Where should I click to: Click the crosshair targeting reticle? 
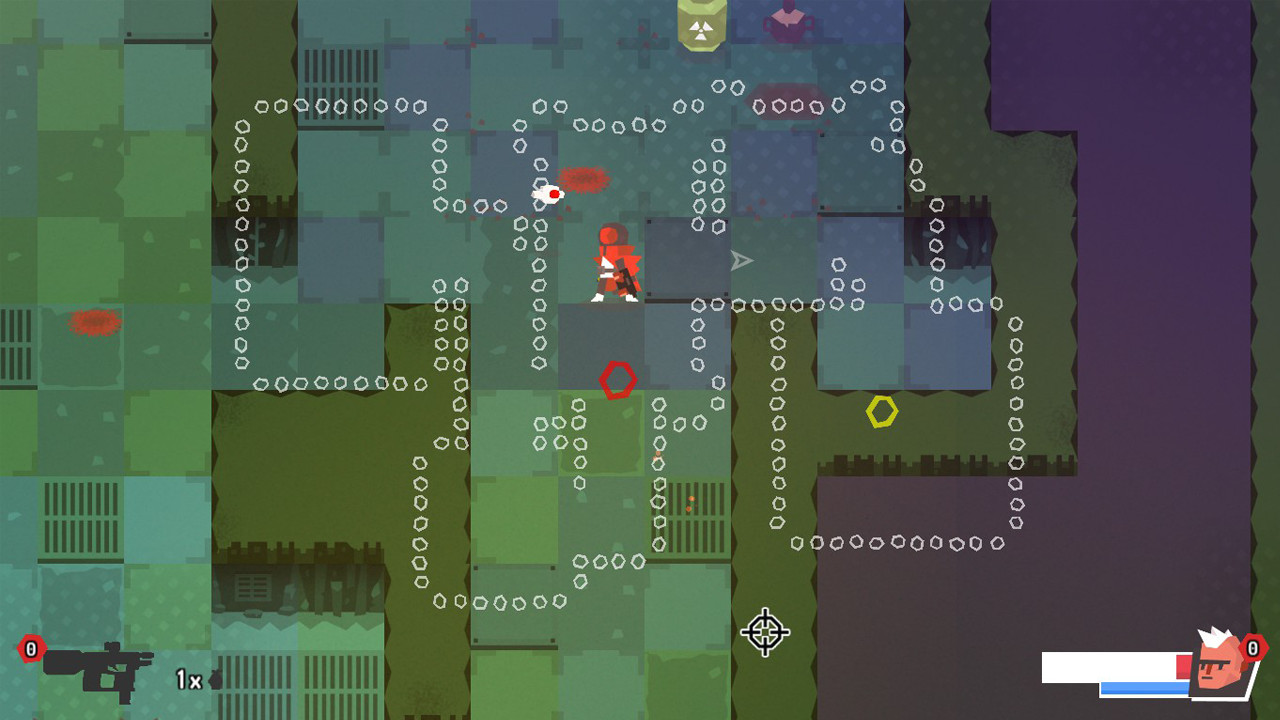point(765,634)
